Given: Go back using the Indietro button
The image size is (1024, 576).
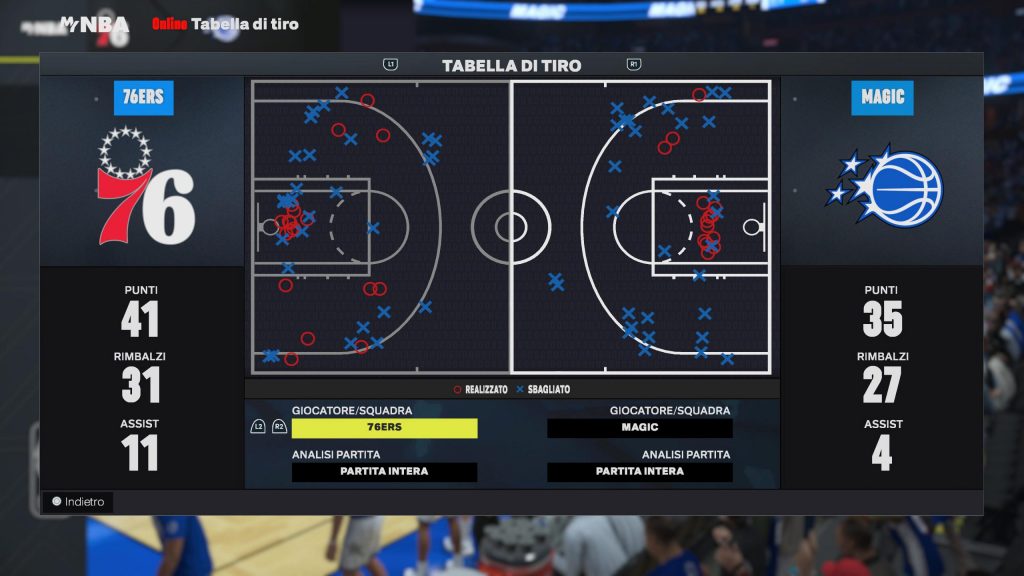Looking at the screenshot, I should point(78,502).
